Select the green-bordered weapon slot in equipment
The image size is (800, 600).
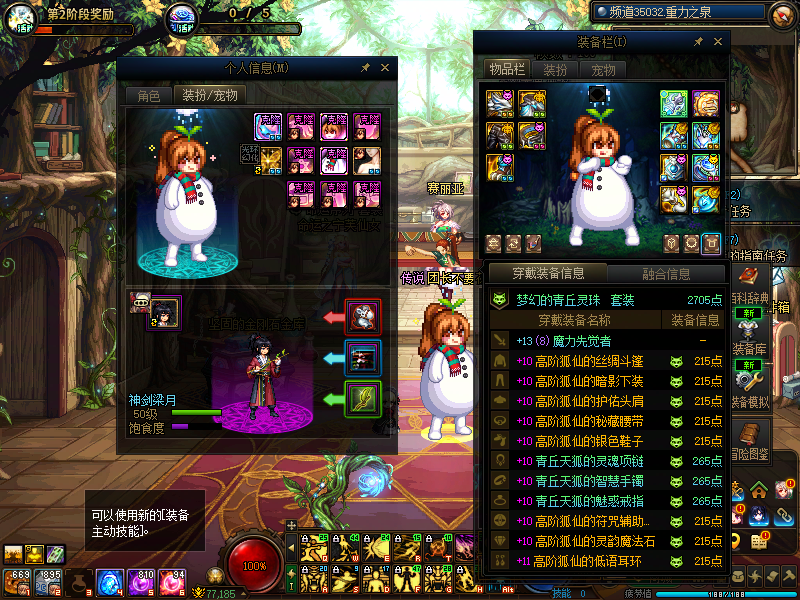(x=673, y=104)
